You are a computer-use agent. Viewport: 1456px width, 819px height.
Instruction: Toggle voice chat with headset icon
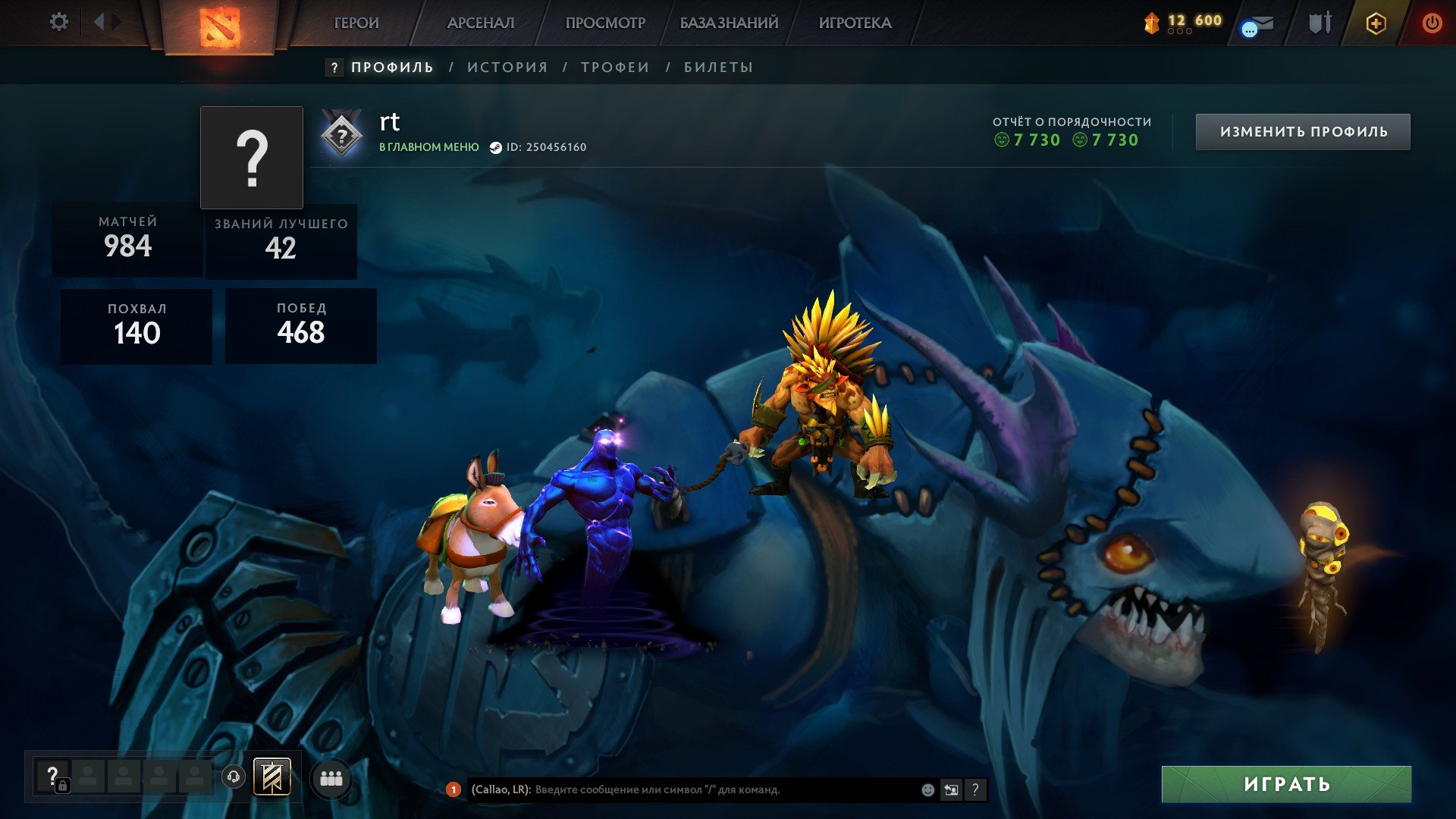coord(235,777)
